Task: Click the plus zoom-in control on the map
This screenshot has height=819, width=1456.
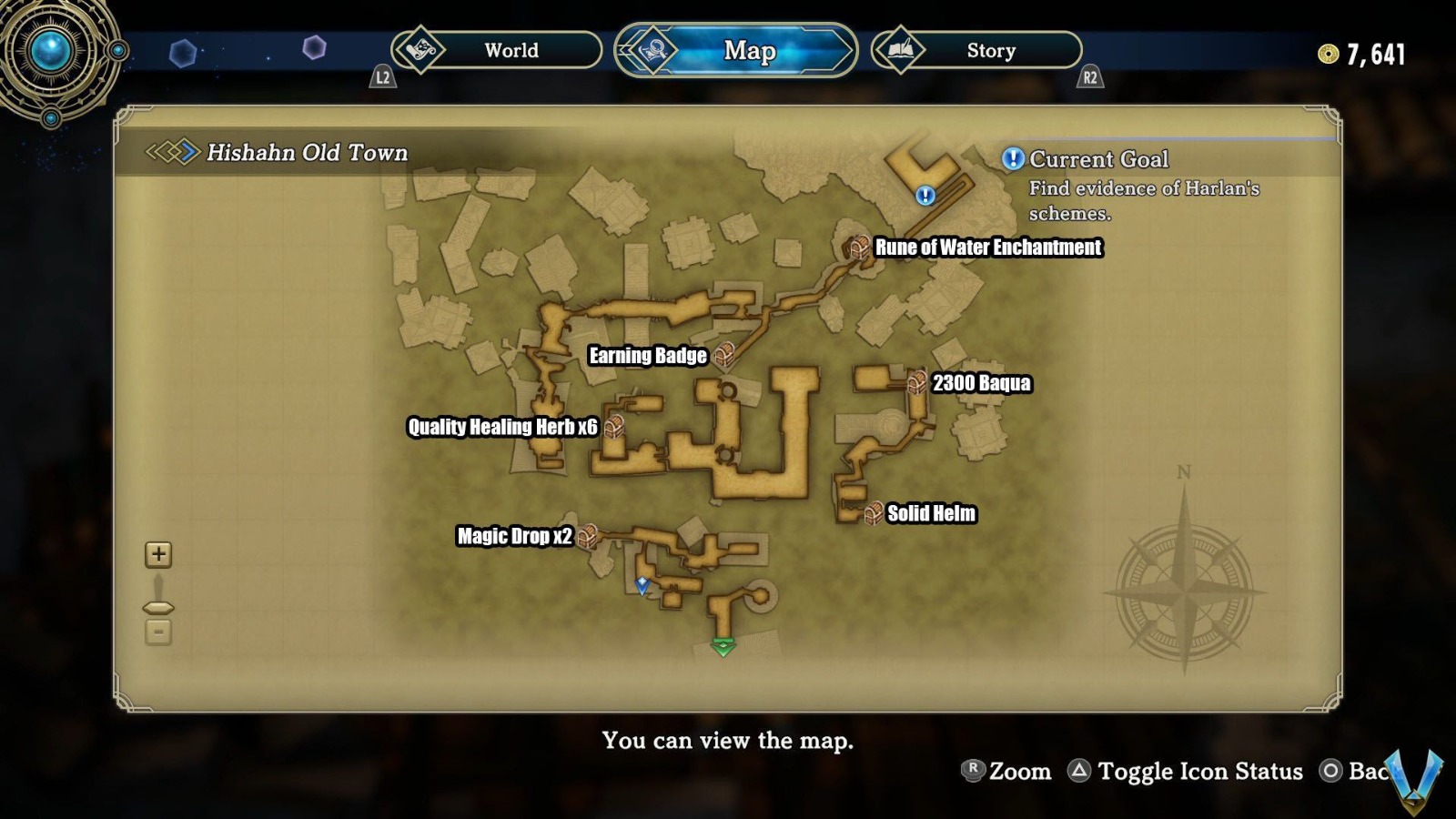Action: pyautogui.click(x=158, y=553)
